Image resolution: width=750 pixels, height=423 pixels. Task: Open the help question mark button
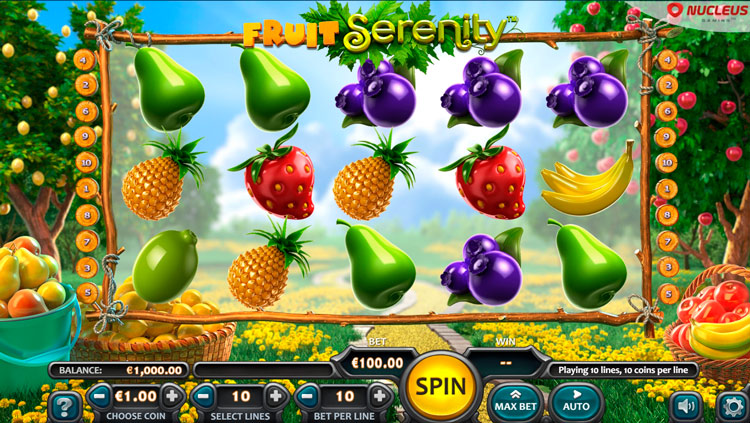point(65,406)
